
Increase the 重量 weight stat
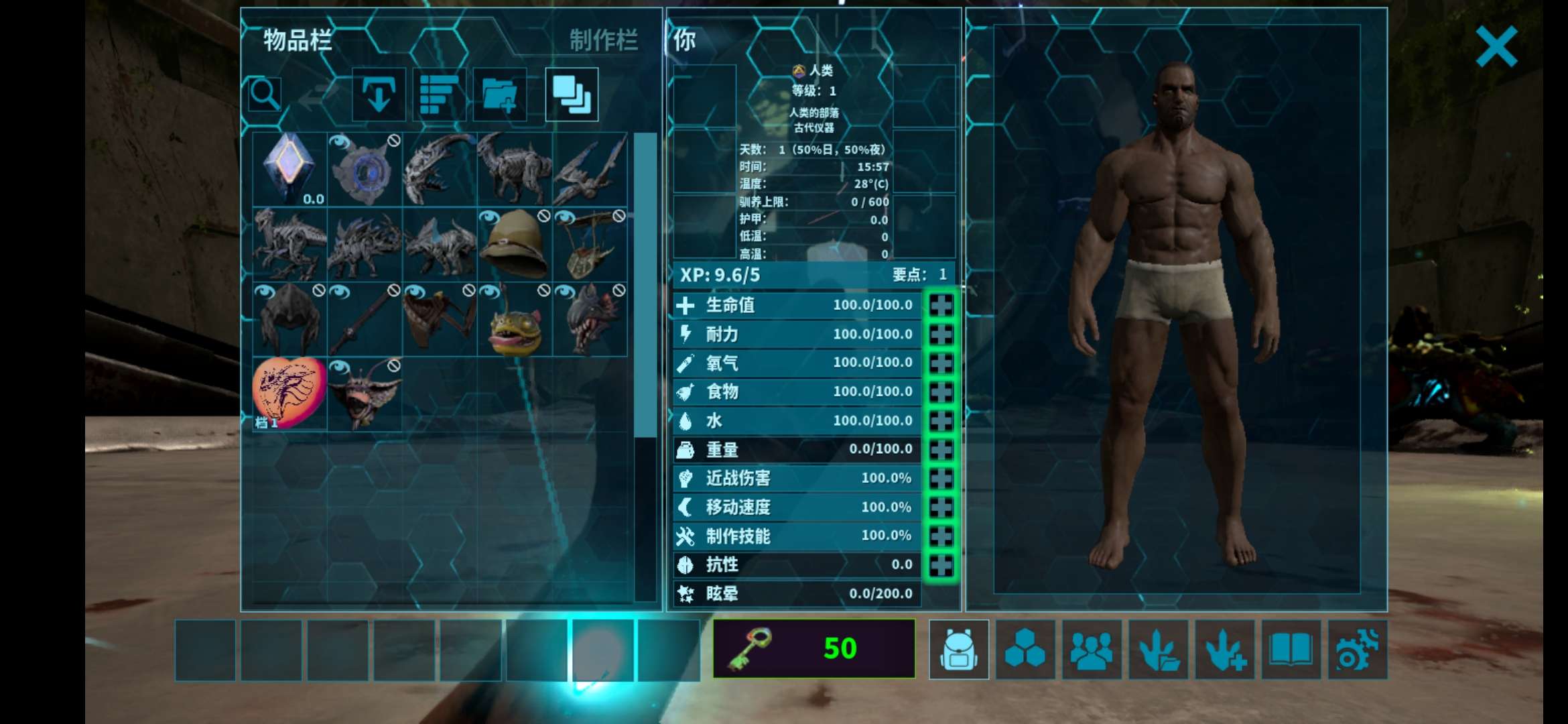pyautogui.click(x=941, y=449)
